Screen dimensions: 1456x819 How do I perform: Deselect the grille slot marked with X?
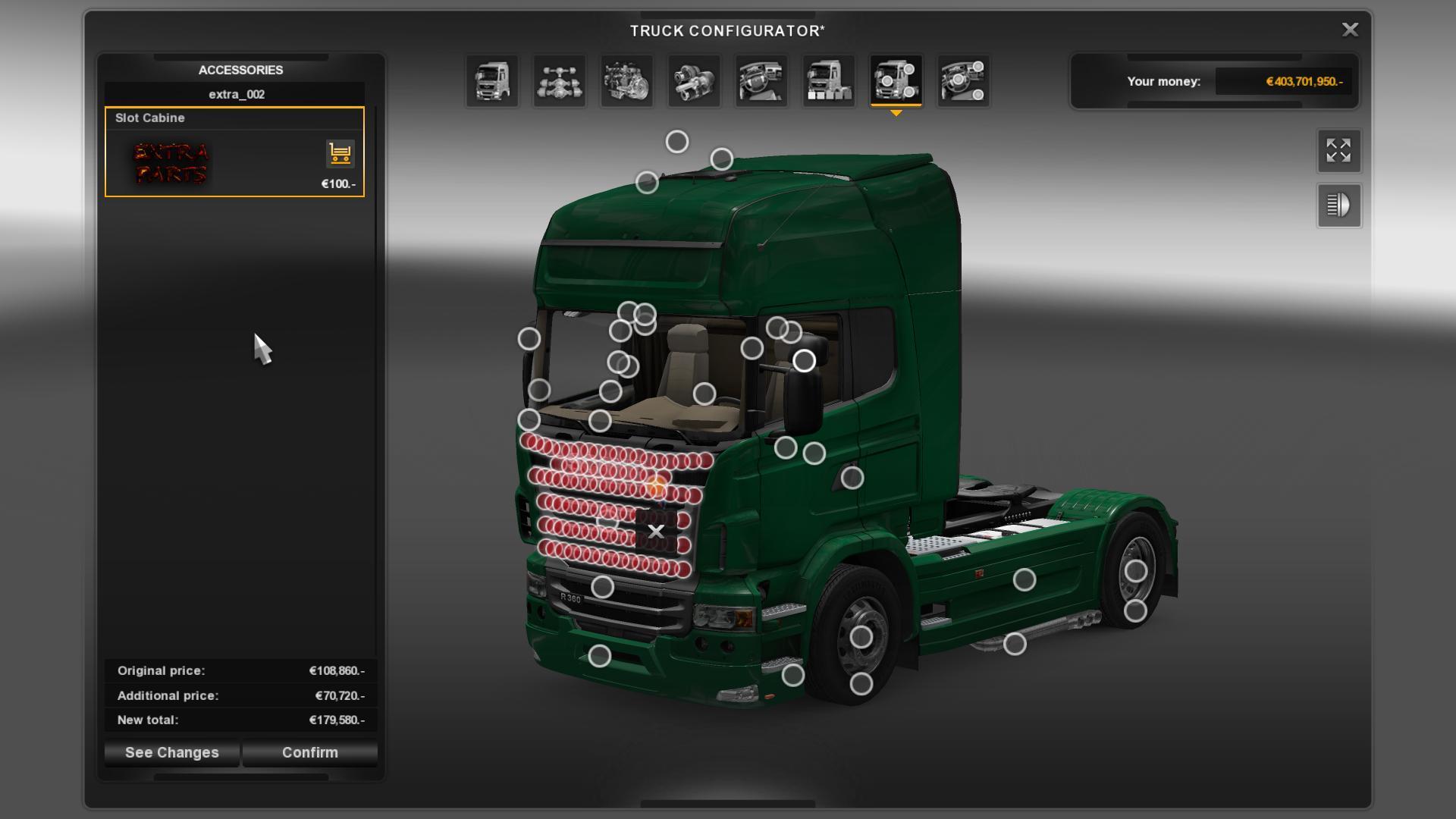click(656, 532)
